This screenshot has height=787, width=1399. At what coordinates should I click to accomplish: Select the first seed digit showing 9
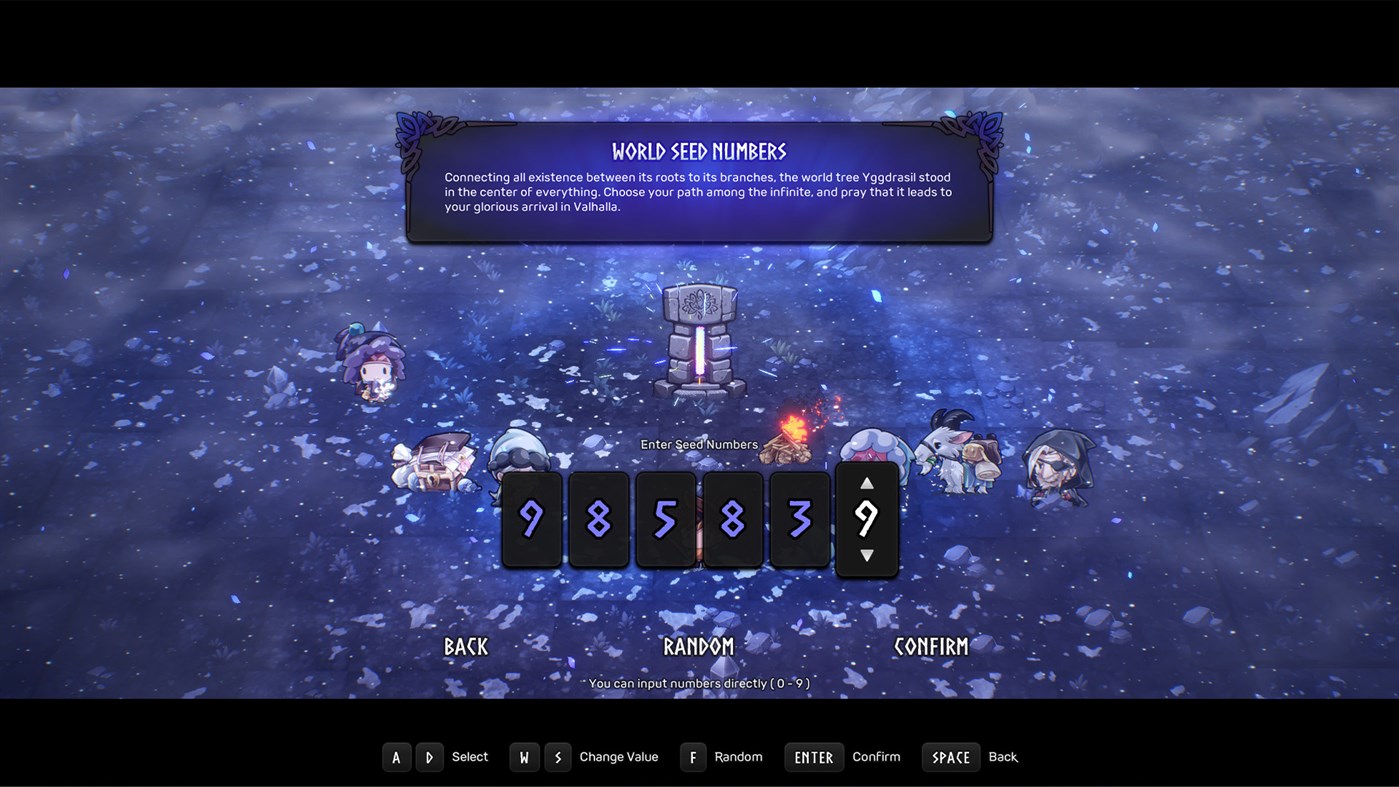532,518
